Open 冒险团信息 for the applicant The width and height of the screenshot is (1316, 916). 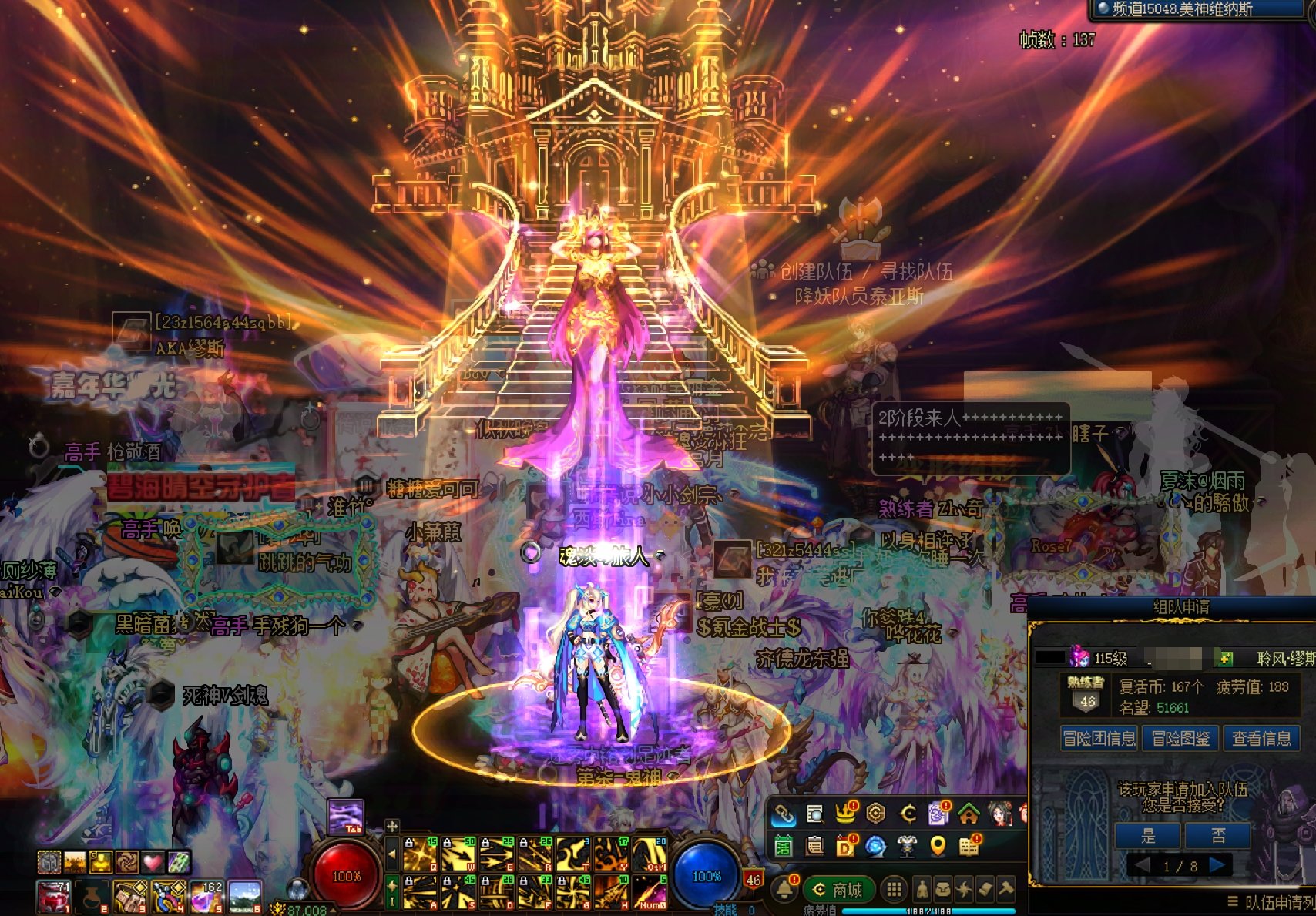[x=1099, y=739]
